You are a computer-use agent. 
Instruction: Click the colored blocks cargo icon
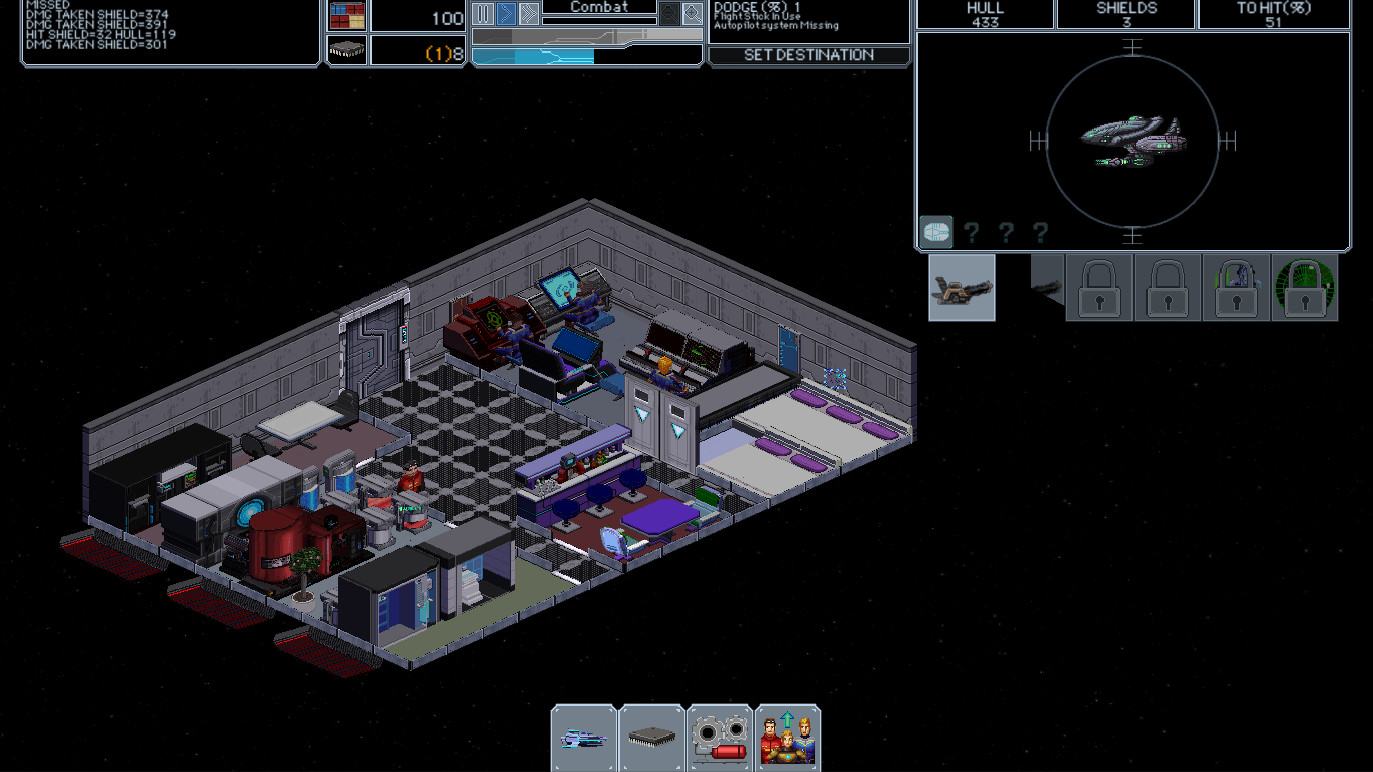347,15
